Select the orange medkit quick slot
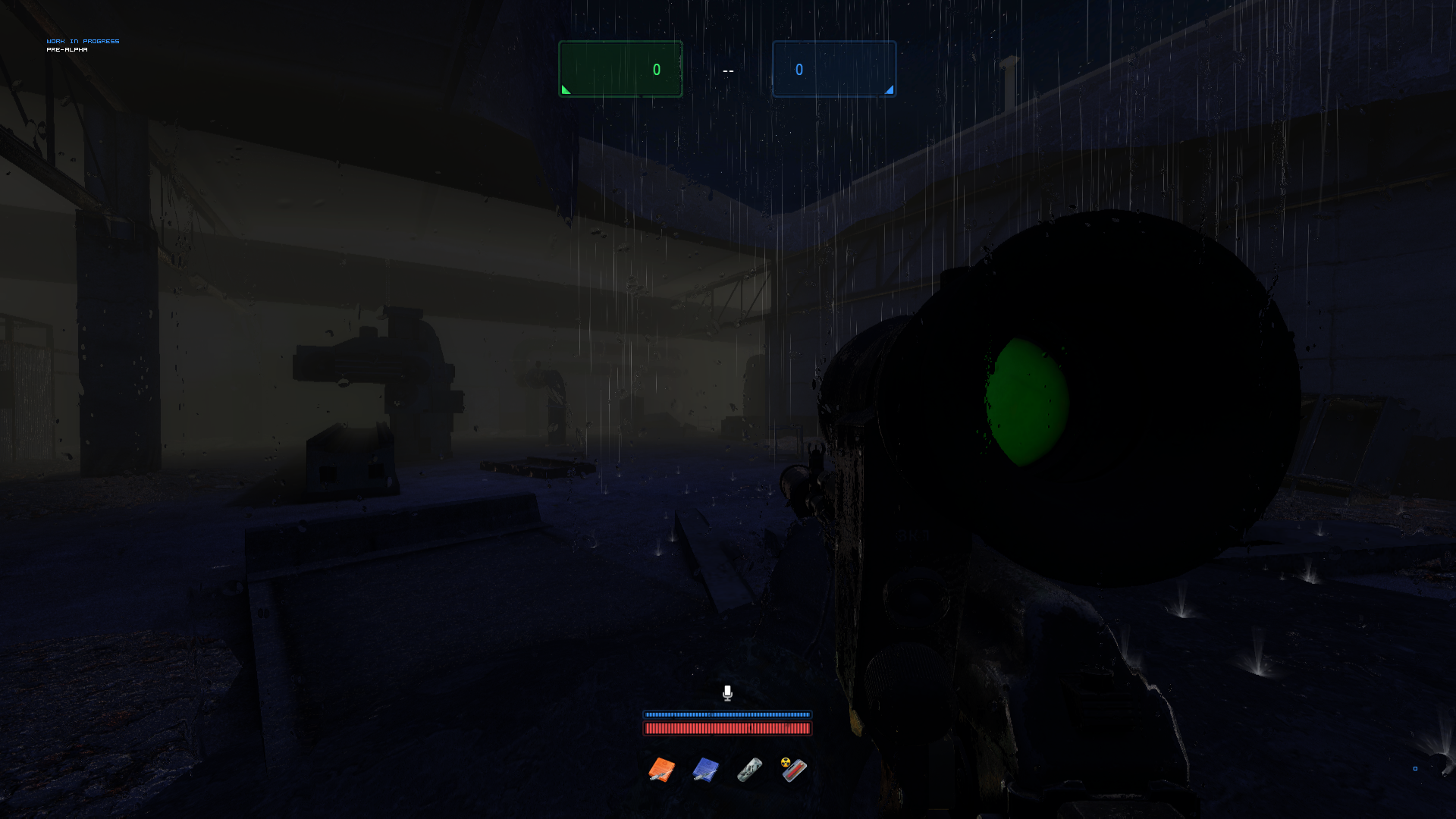Screen dimensions: 1456x819 tap(661, 770)
